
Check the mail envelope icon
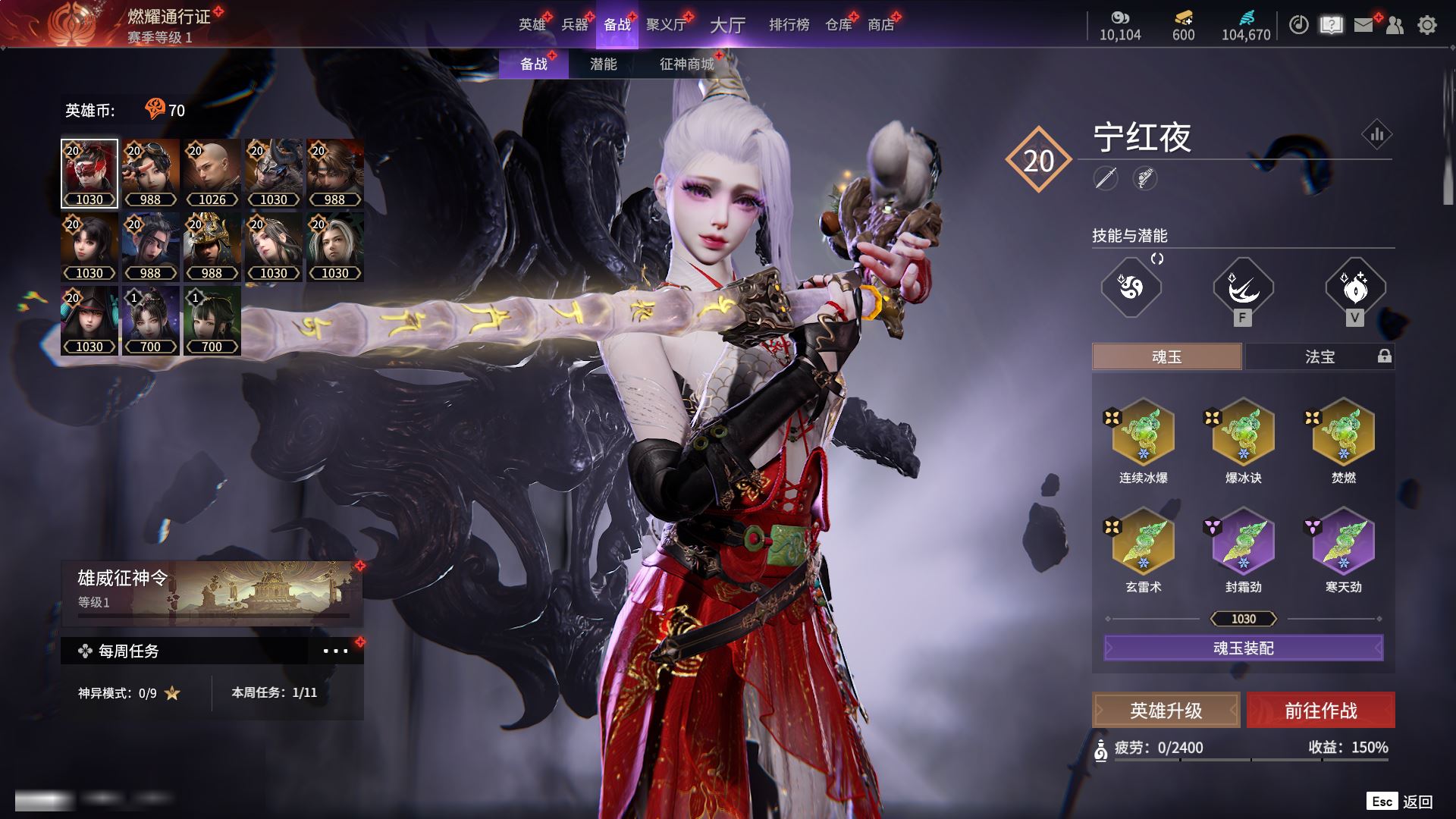1363,25
